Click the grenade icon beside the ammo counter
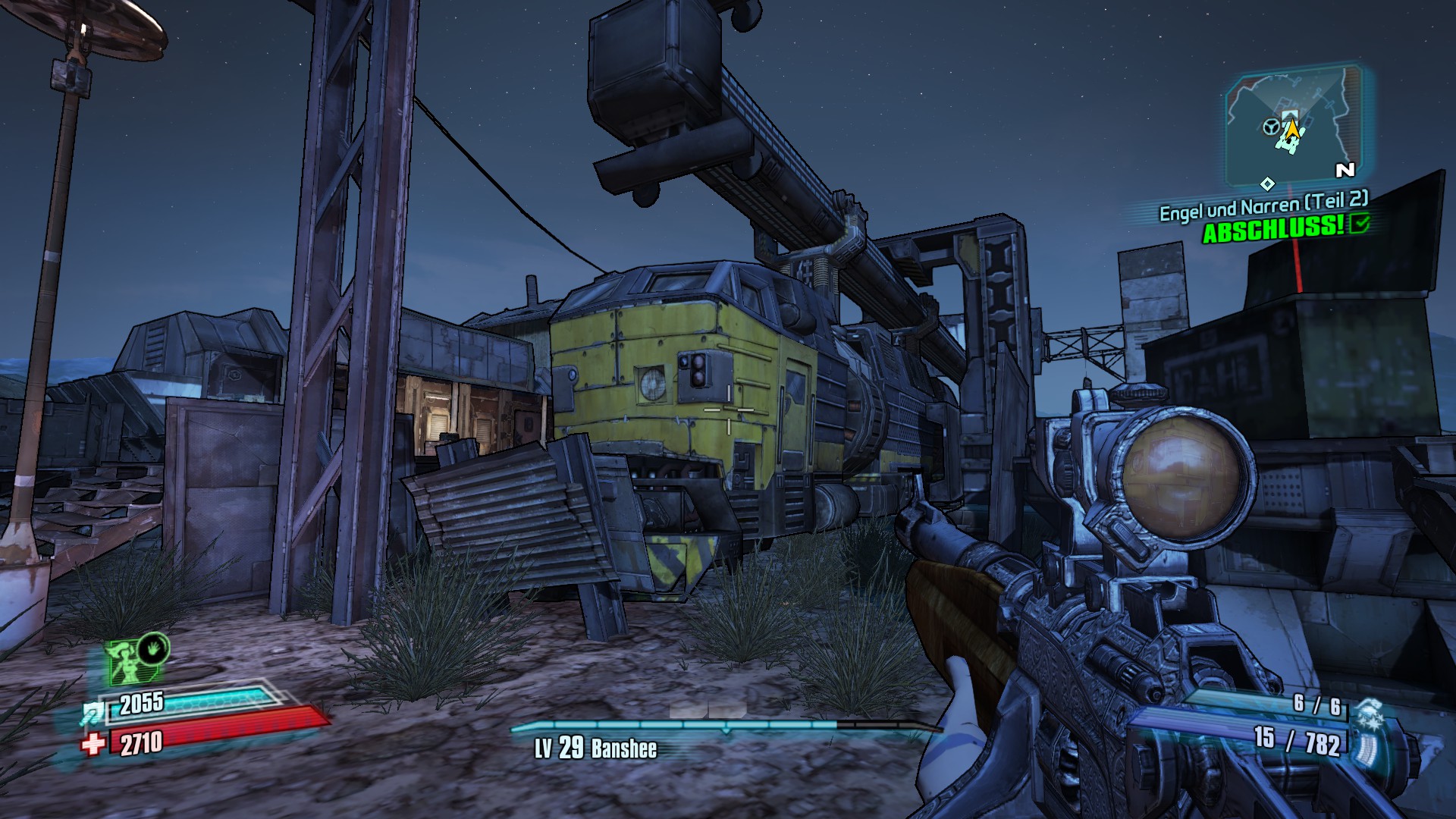This screenshot has width=1456, height=819. (x=1369, y=714)
